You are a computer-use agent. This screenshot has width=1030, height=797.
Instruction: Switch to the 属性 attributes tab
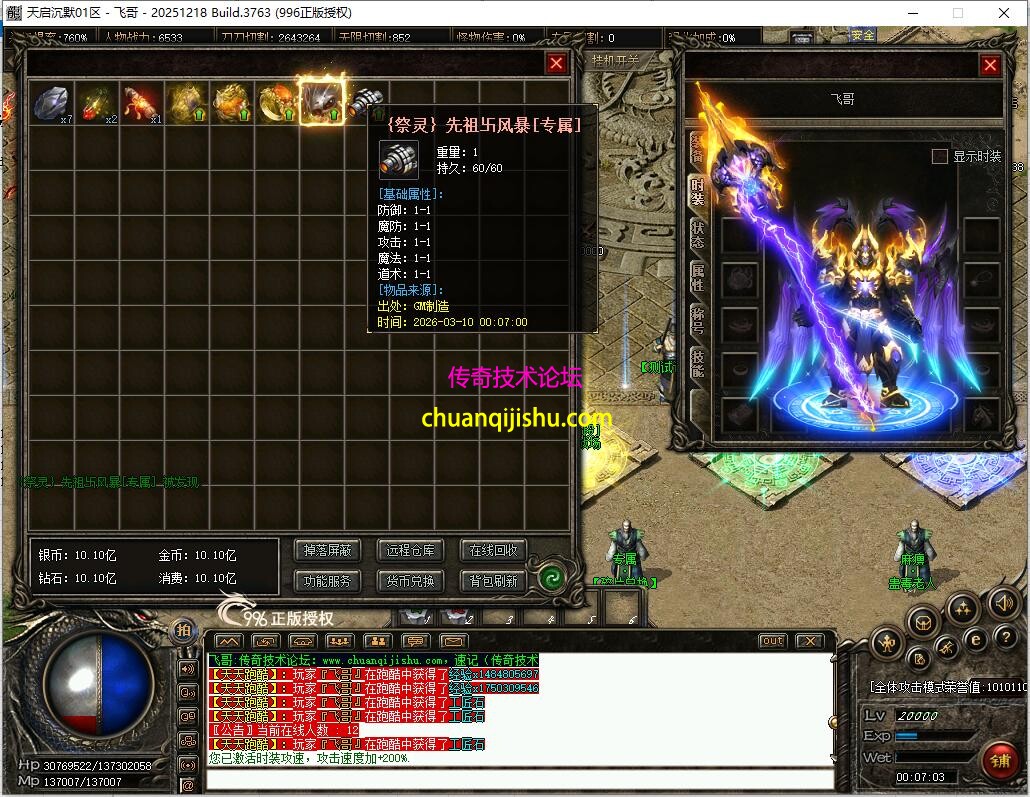697,277
